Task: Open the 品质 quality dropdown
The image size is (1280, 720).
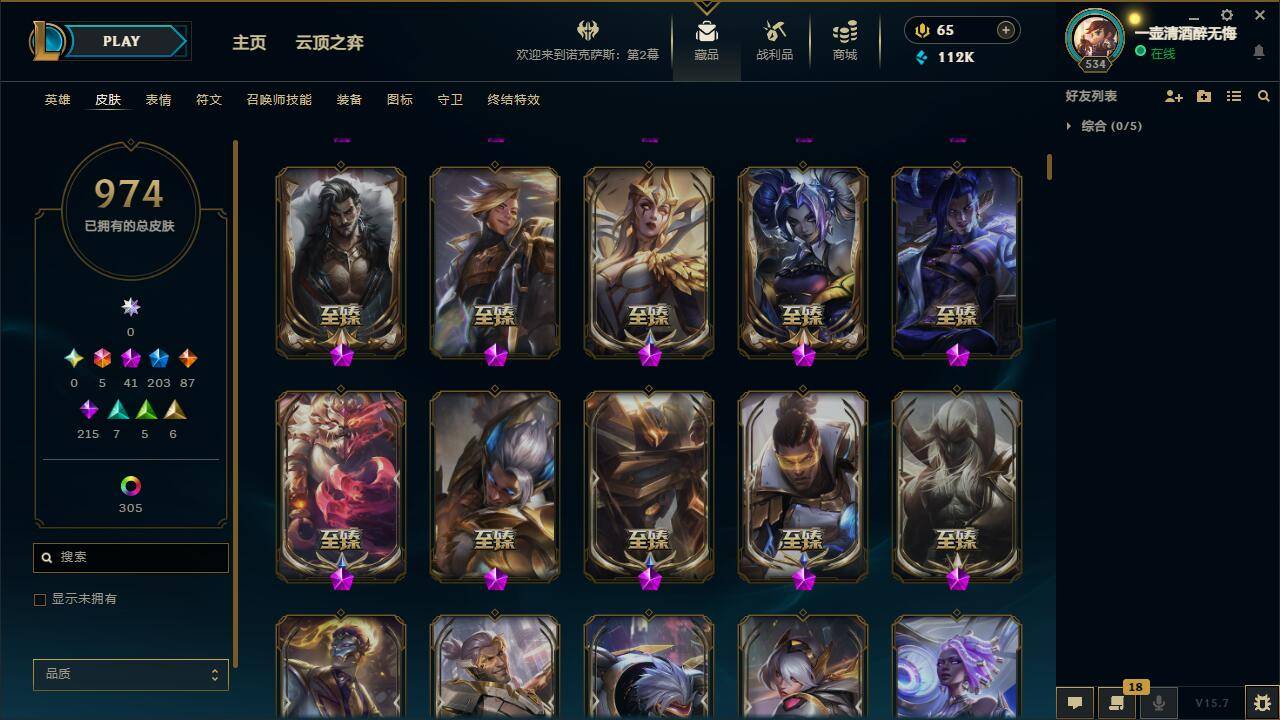Action: pos(130,675)
